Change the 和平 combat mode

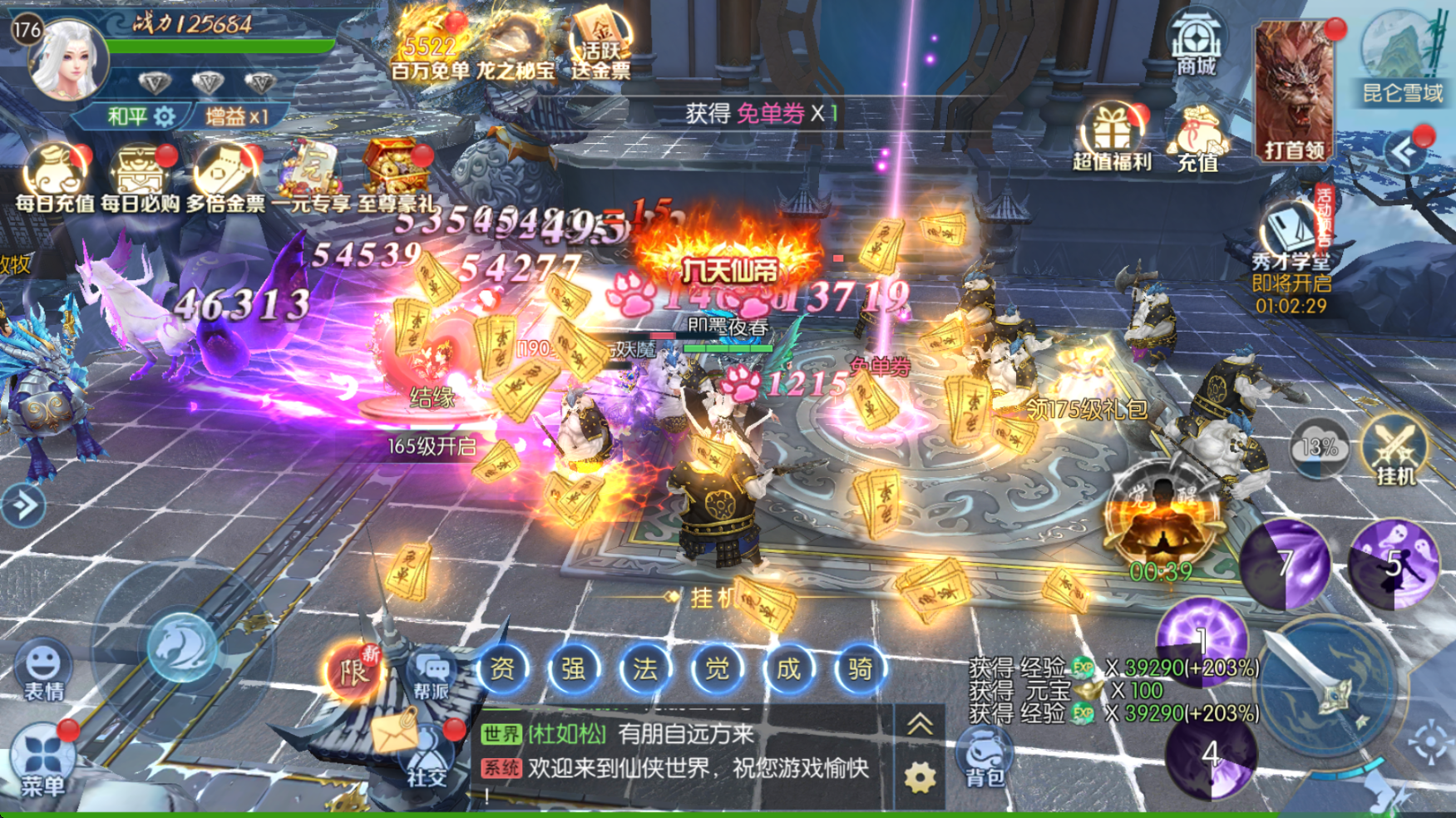[139, 116]
